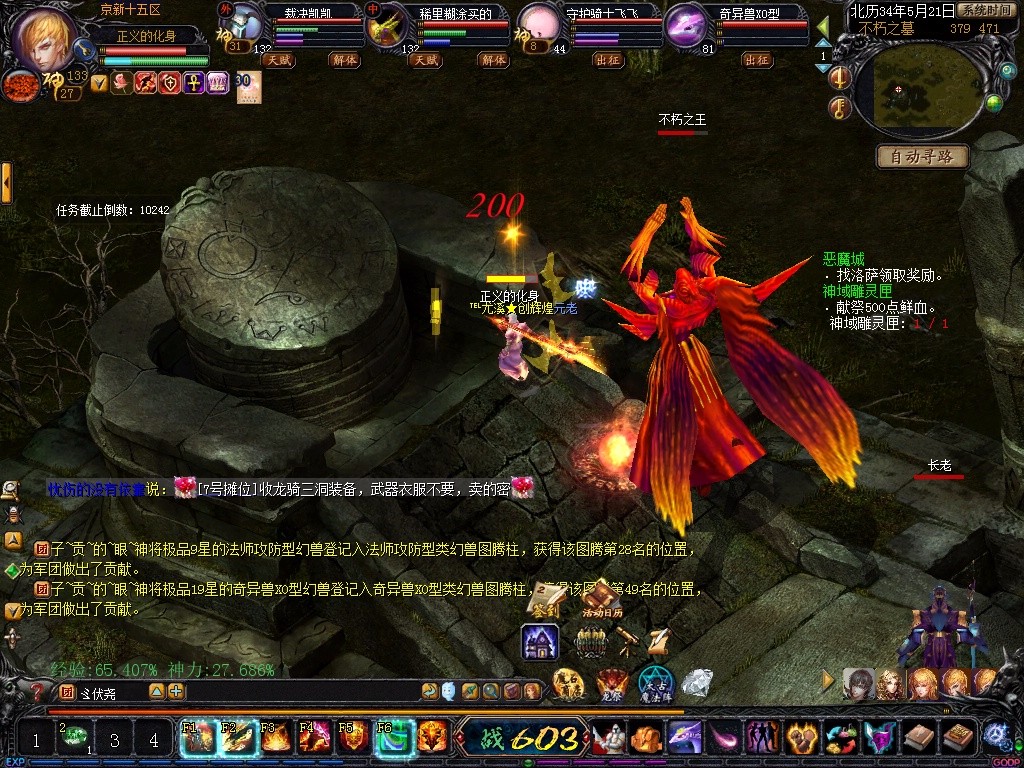Send out pet 奇异兽XO型 with 出征
Viewport: 1024px width, 768px height.
(757, 60)
